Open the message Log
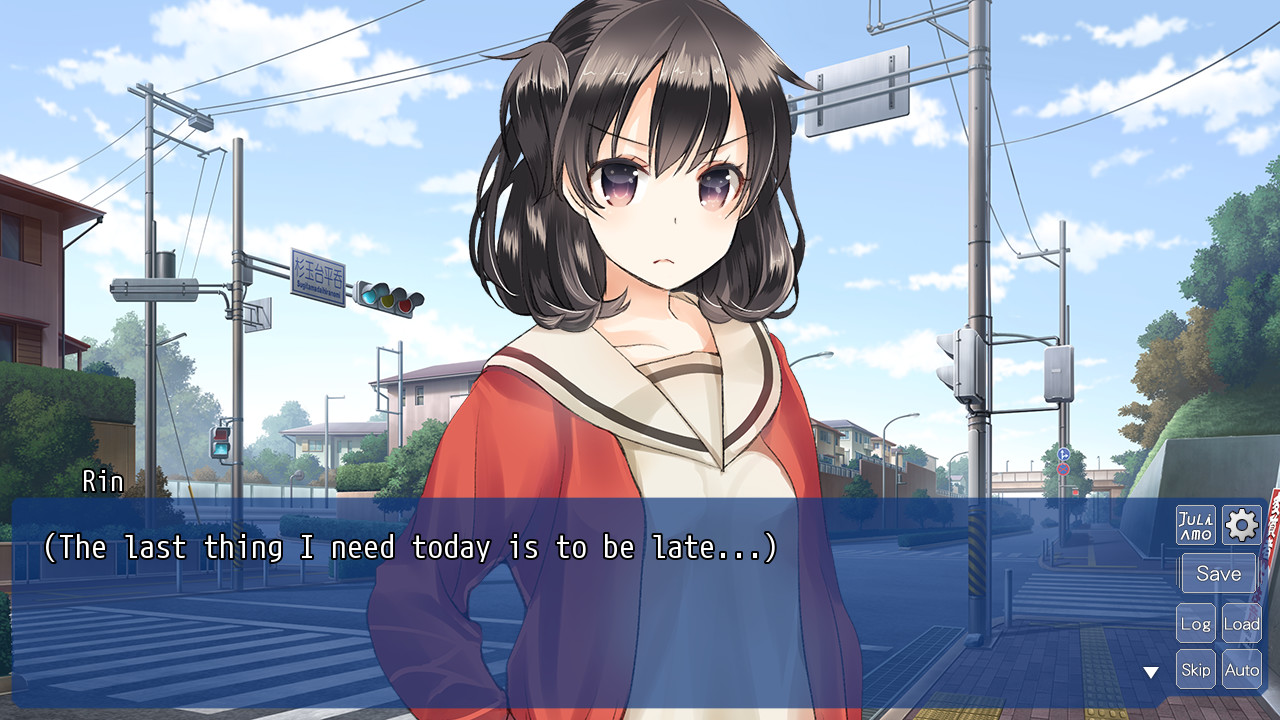This screenshot has width=1280, height=720. pyautogui.click(x=1196, y=622)
